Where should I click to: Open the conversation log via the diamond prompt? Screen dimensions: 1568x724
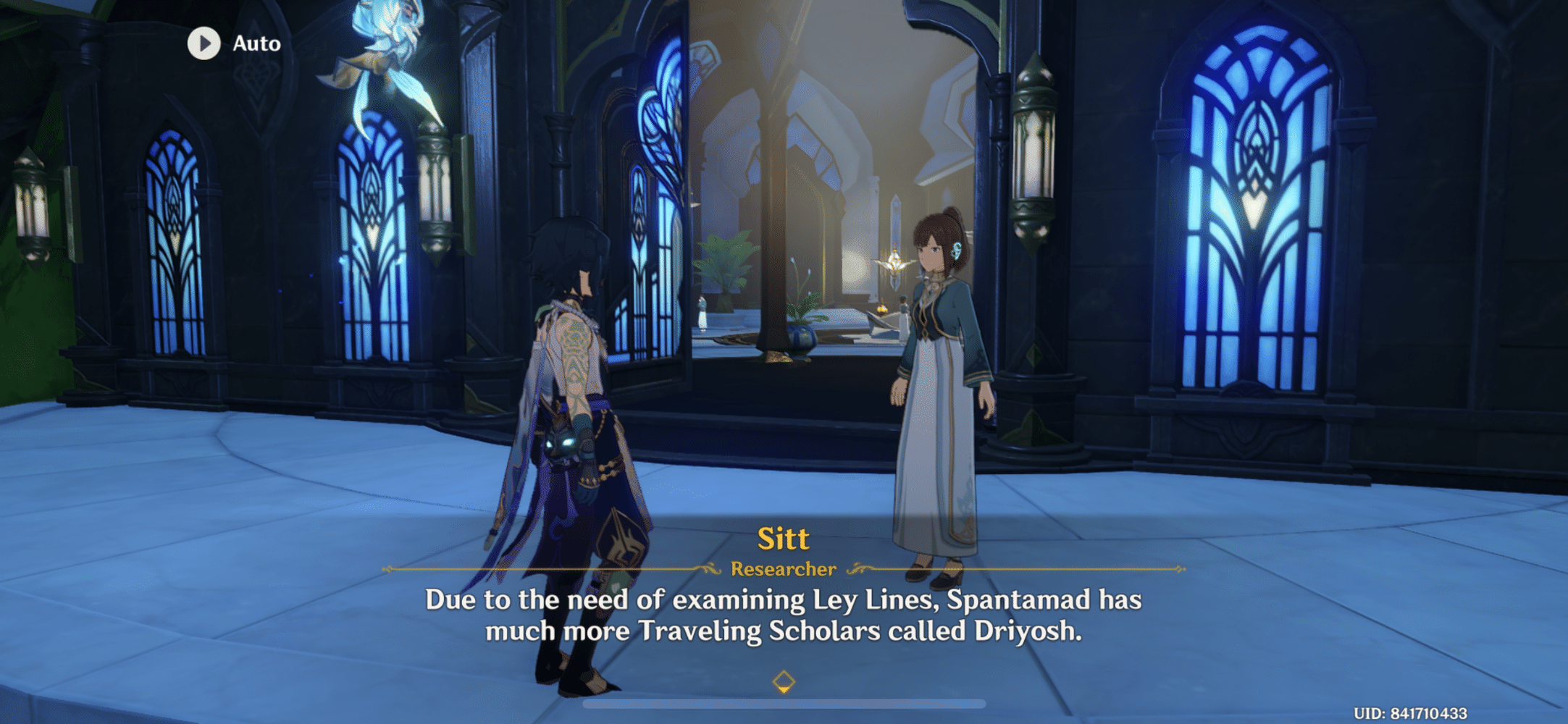[x=784, y=679]
